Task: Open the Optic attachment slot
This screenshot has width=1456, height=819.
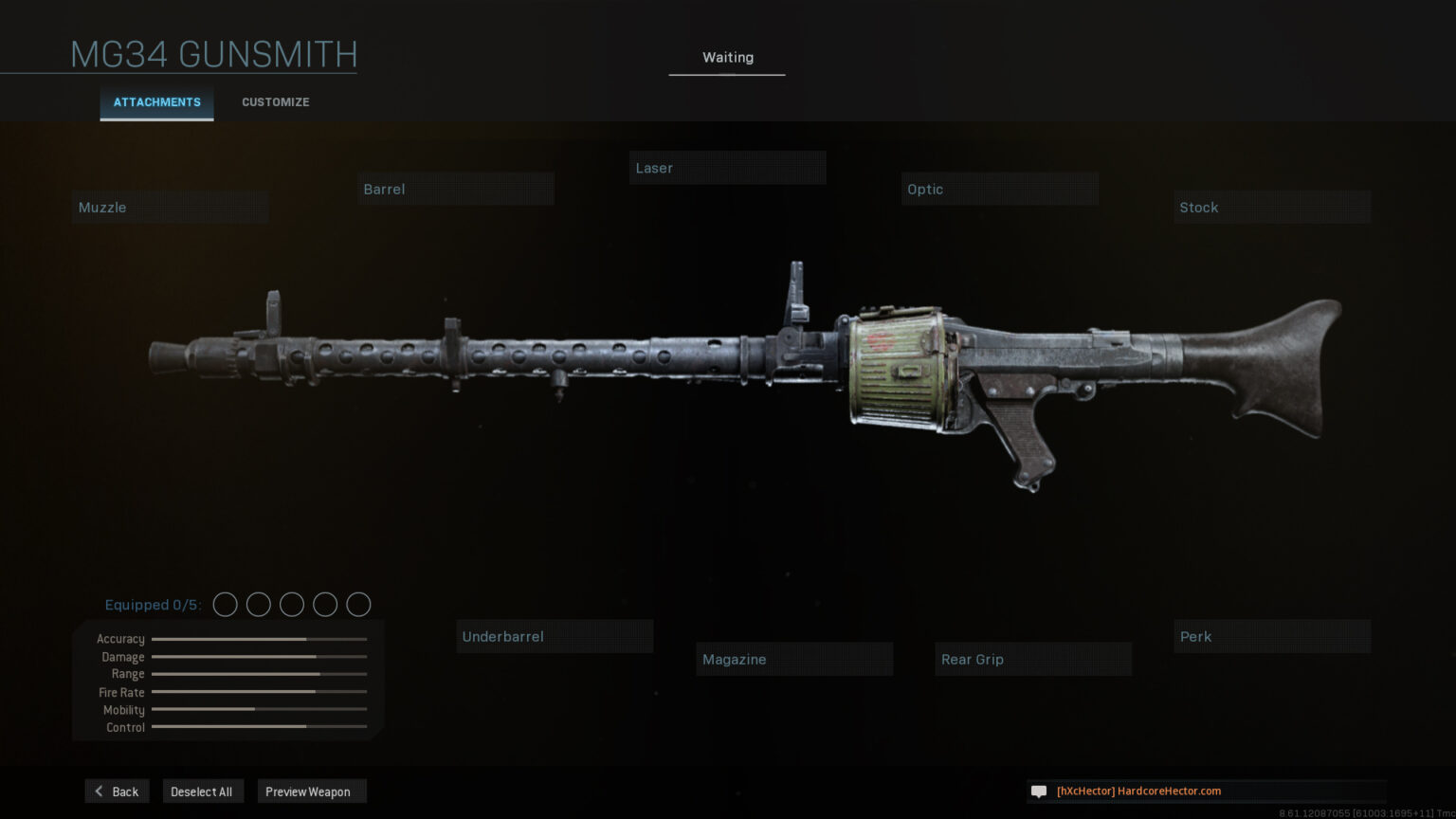Action: tap(998, 189)
